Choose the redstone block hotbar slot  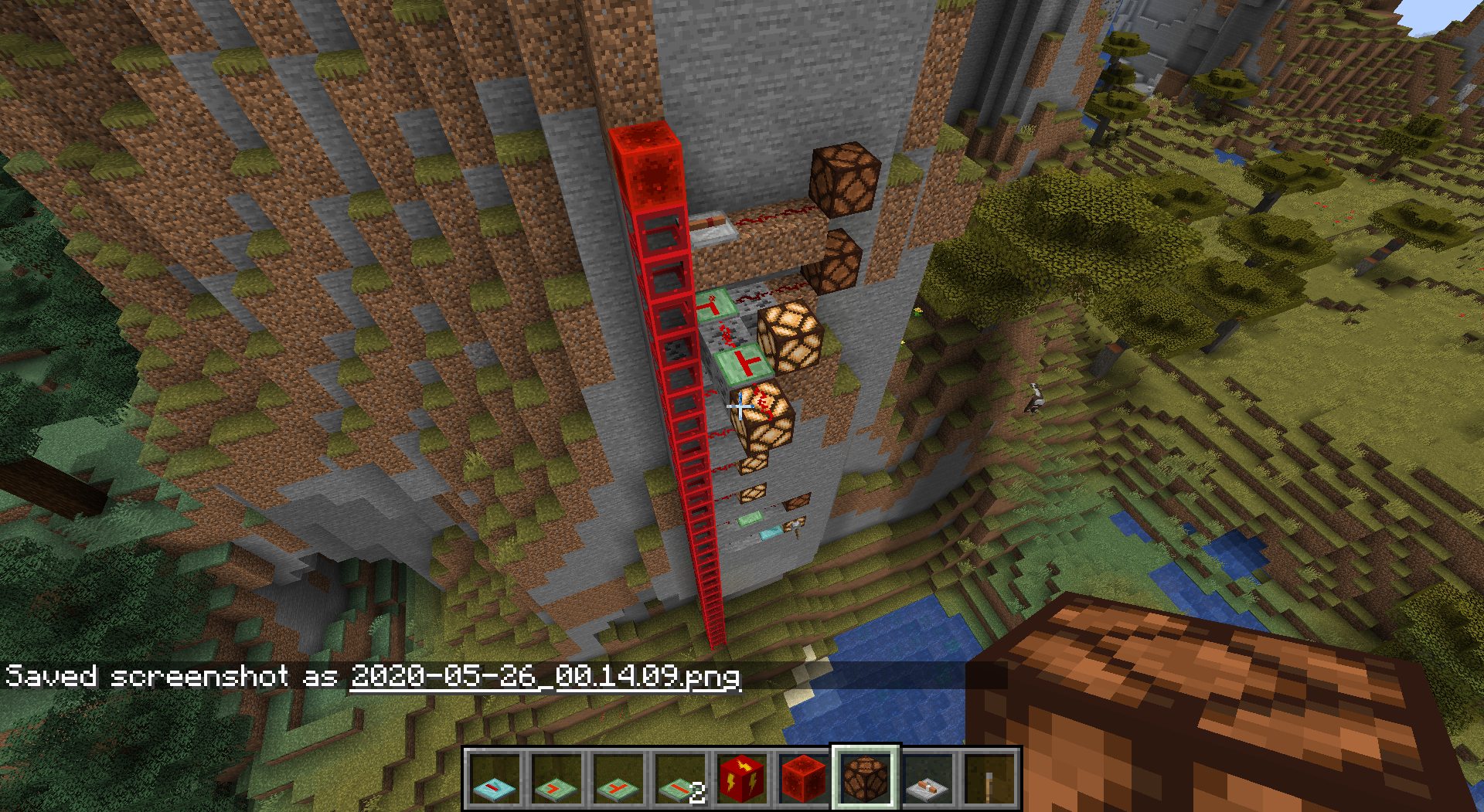point(804,779)
